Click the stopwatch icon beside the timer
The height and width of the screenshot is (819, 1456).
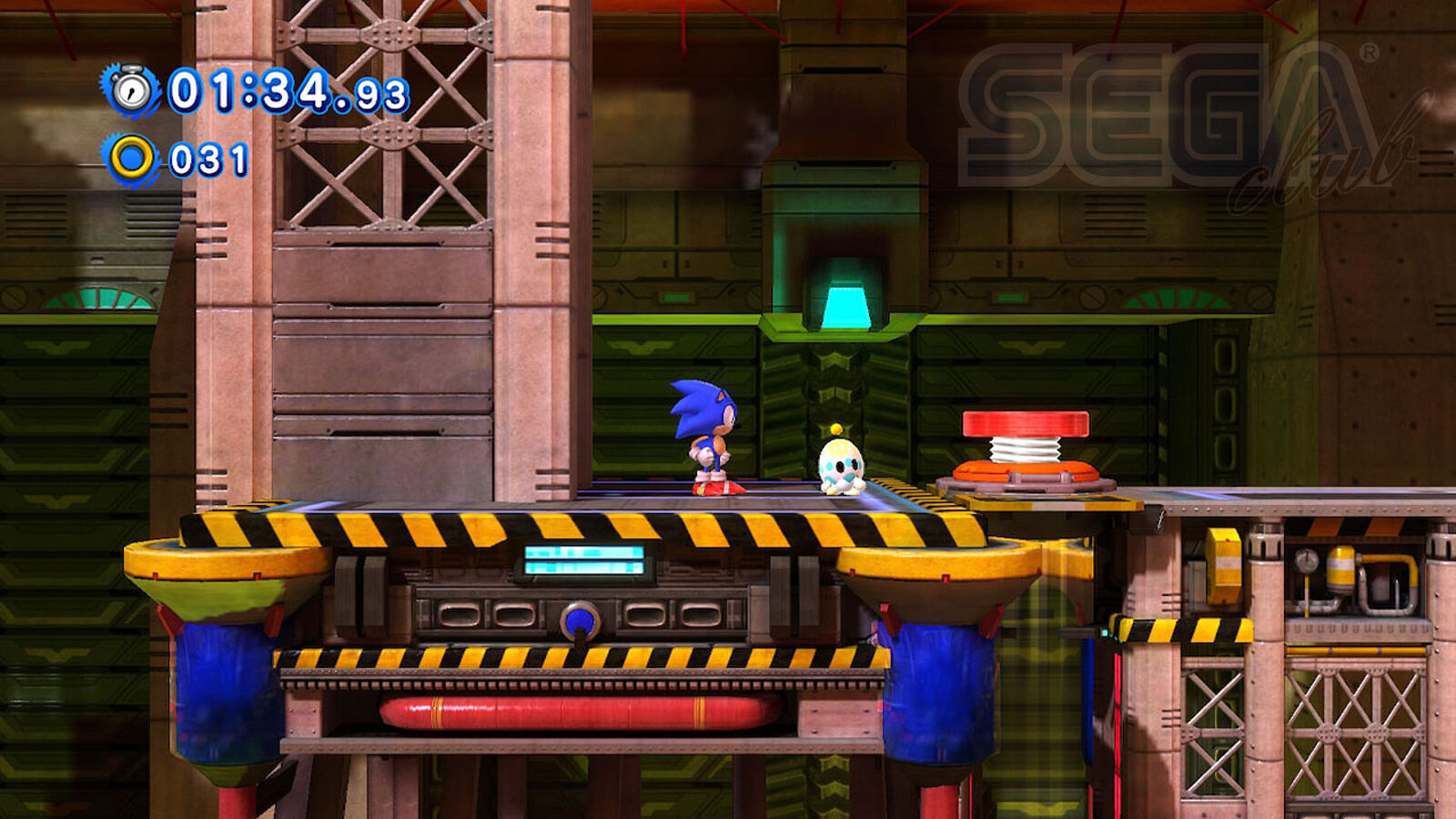[x=132, y=90]
